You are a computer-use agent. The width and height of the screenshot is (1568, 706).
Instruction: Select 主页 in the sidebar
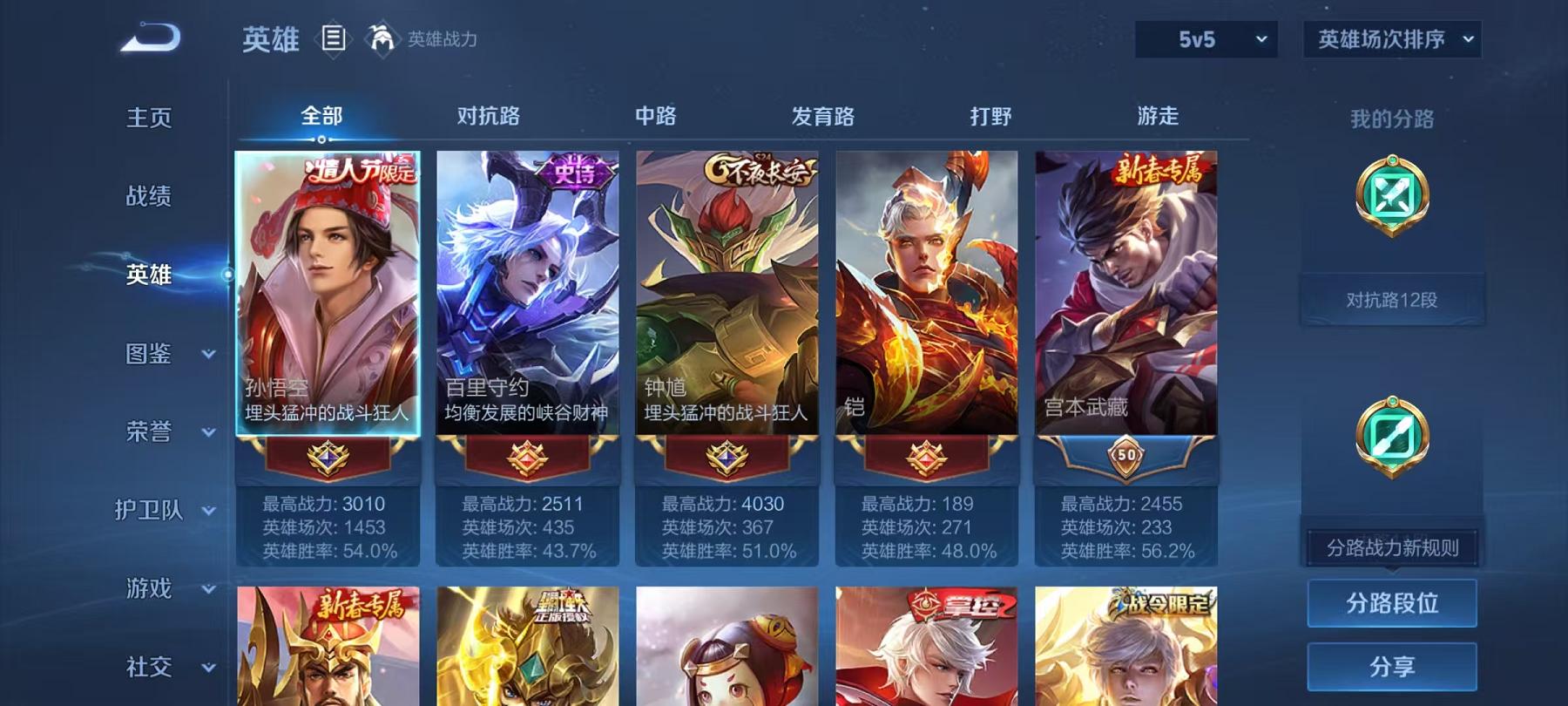point(150,117)
